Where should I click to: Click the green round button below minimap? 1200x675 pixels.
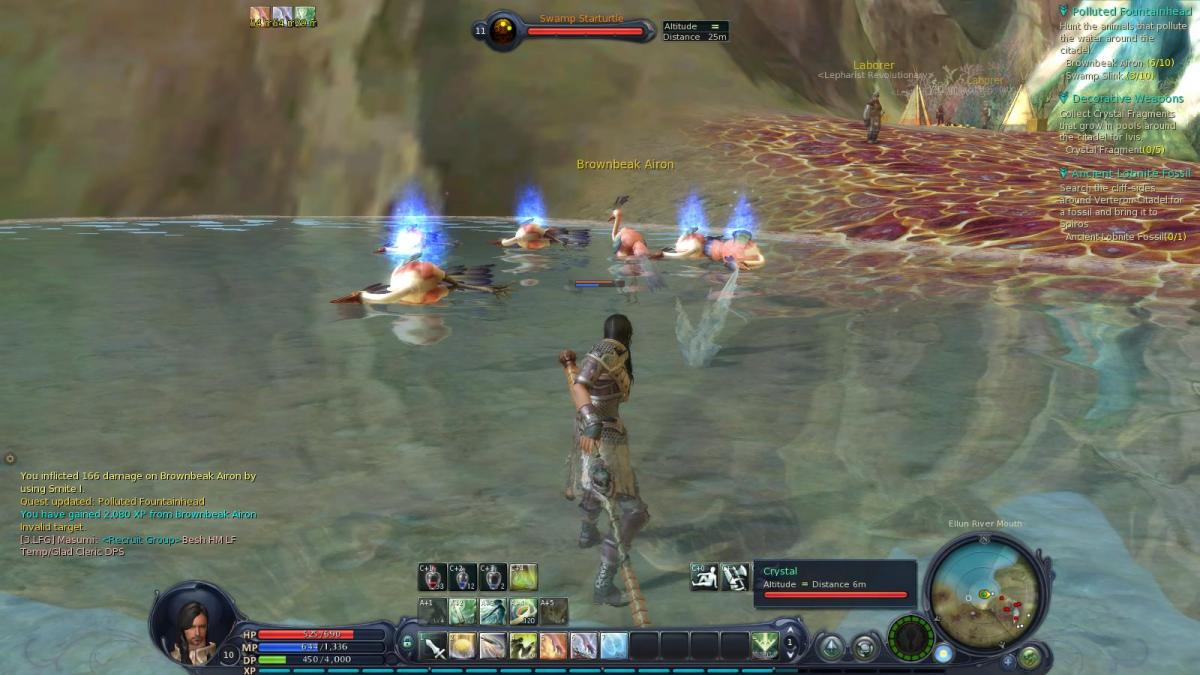coord(1029,657)
